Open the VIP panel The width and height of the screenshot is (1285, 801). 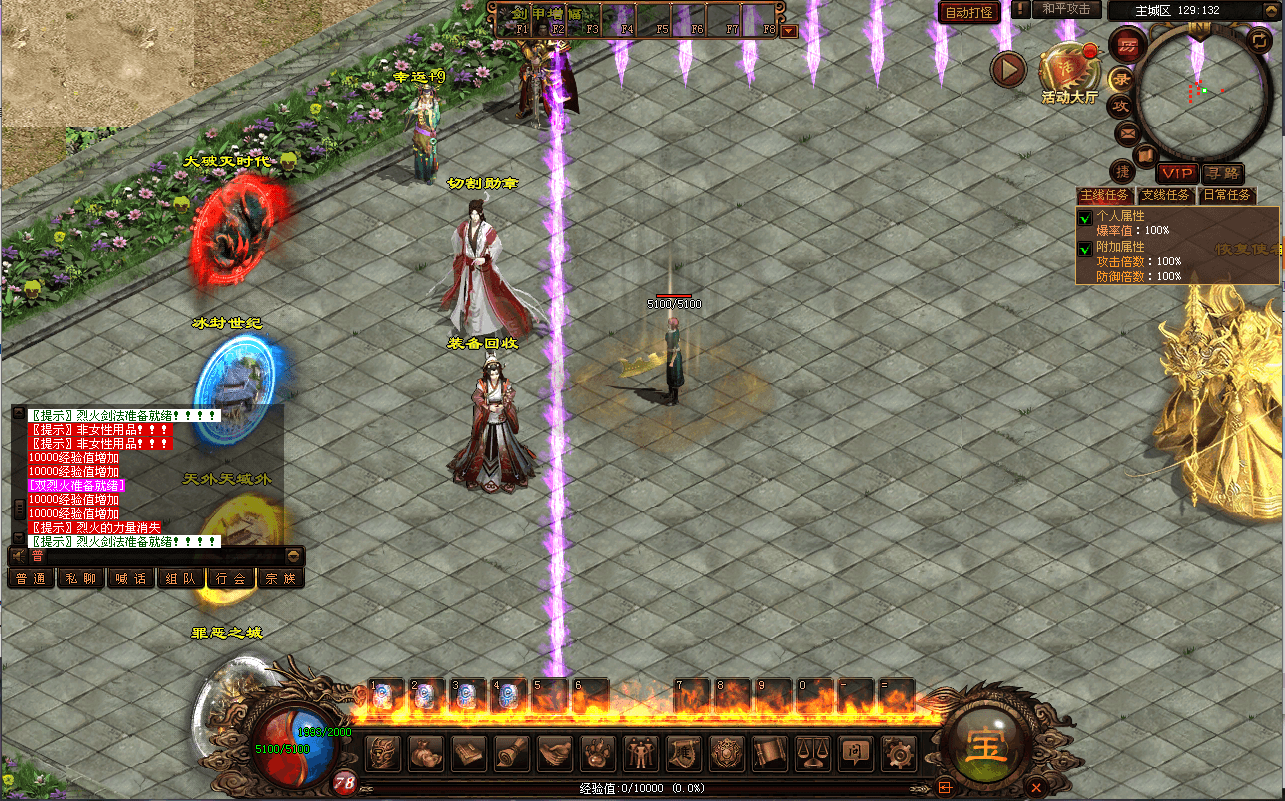pyautogui.click(x=1177, y=174)
